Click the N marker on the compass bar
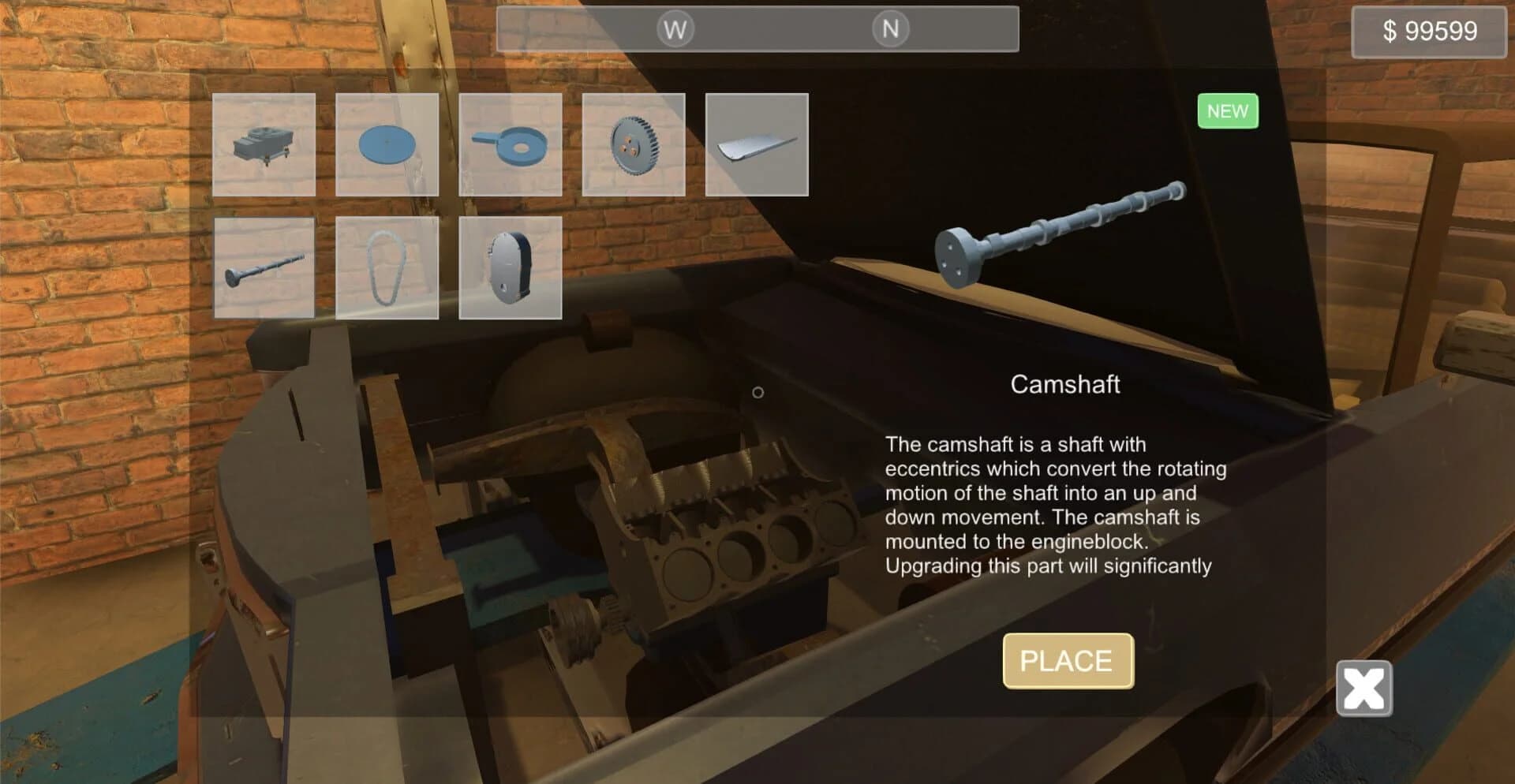The height and width of the screenshot is (784, 1515). click(890, 29)
